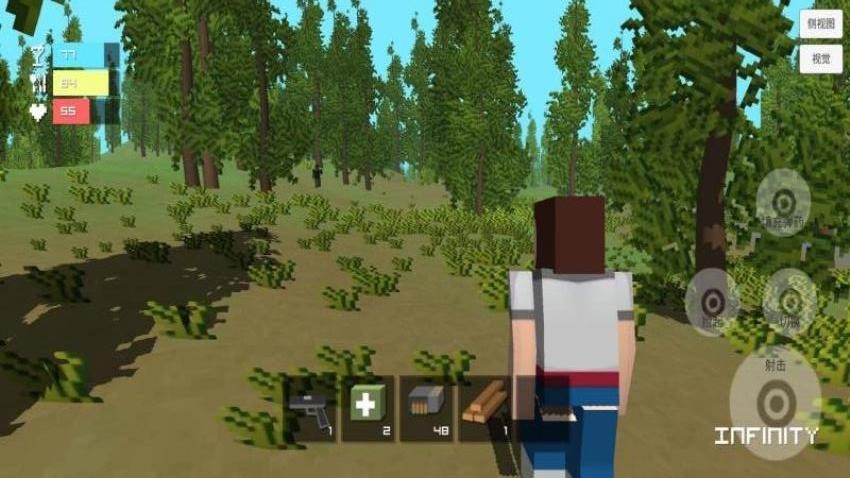Choose the wood planks hotbar slot

point(486,408)
